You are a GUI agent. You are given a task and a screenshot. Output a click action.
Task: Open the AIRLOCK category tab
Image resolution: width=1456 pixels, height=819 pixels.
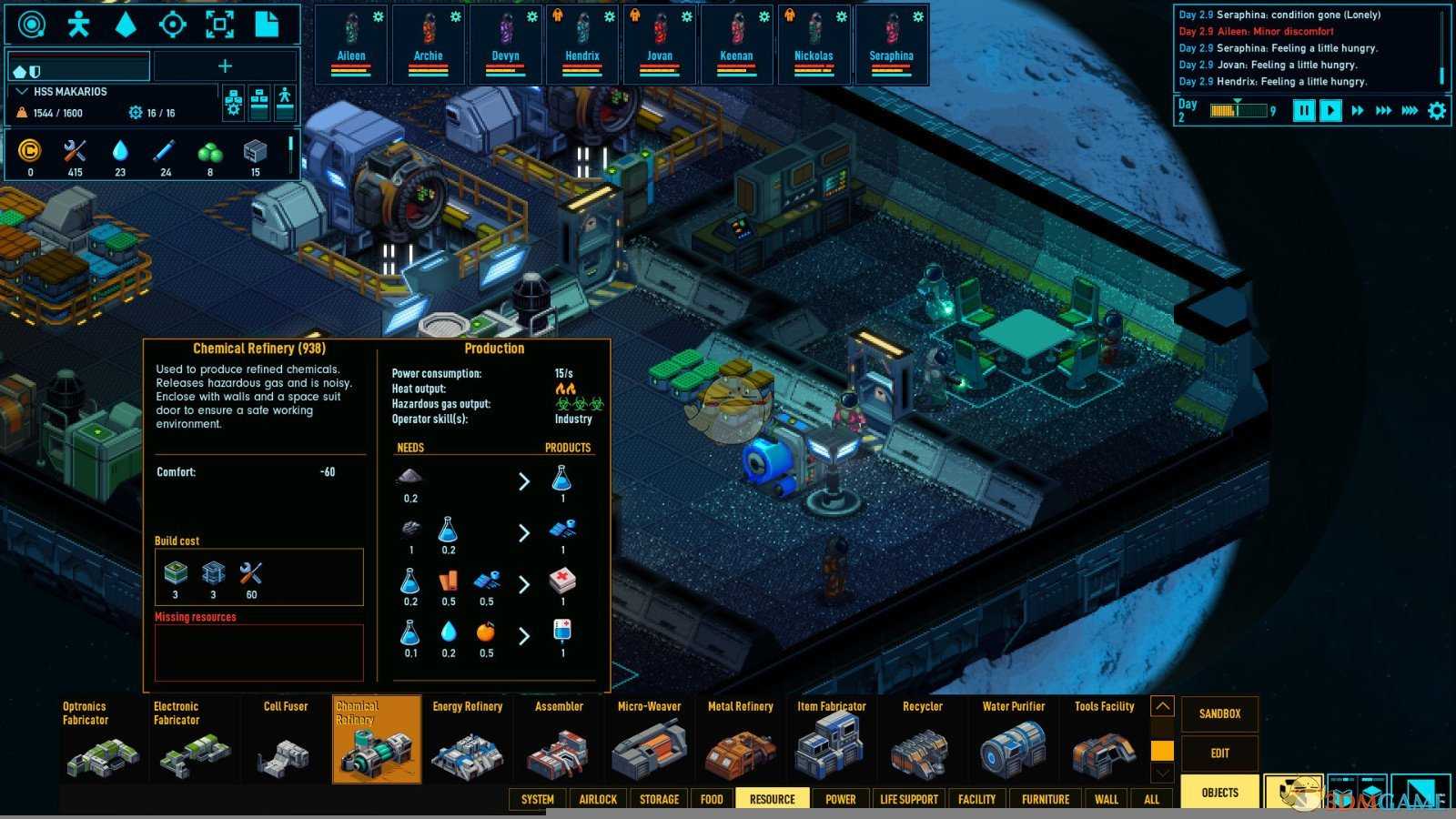(x=598, y=799)
